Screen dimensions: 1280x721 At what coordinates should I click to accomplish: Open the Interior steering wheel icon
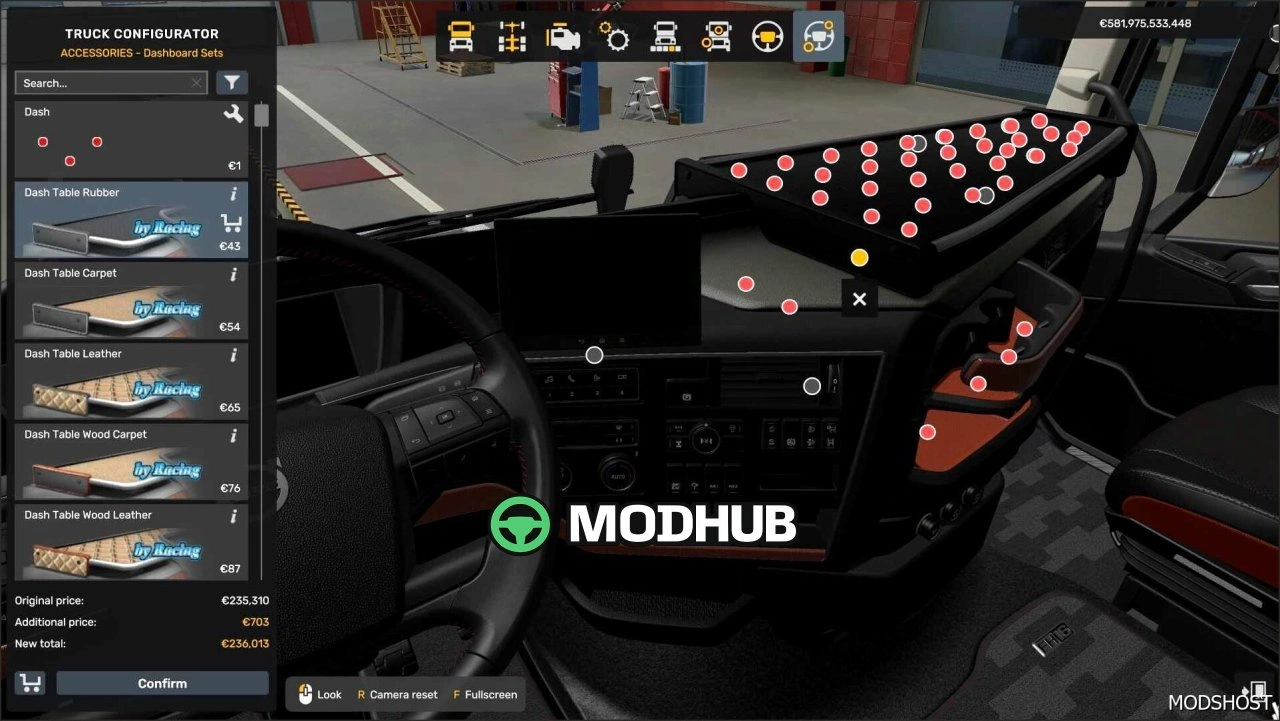coord(768,37)
